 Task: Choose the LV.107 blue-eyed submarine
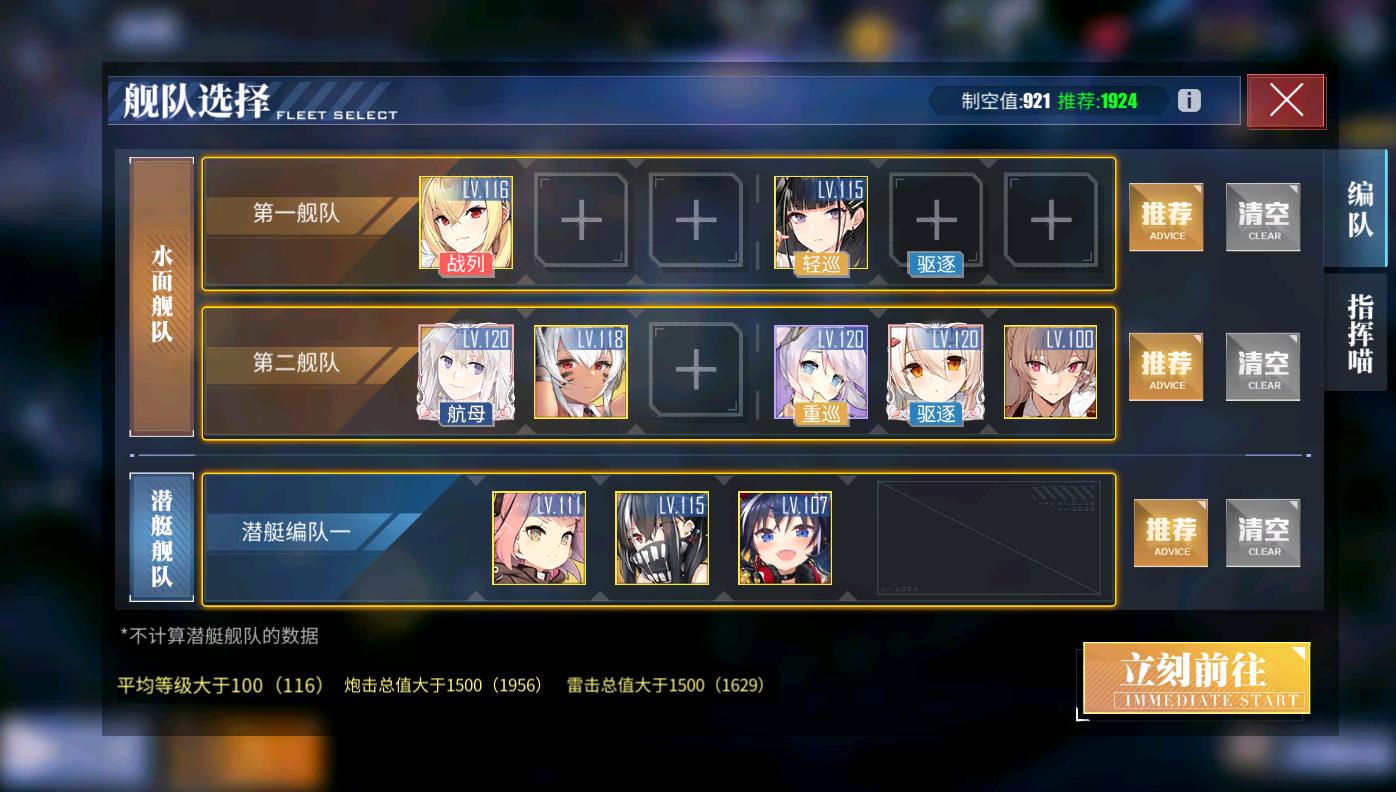pos(785,537)
